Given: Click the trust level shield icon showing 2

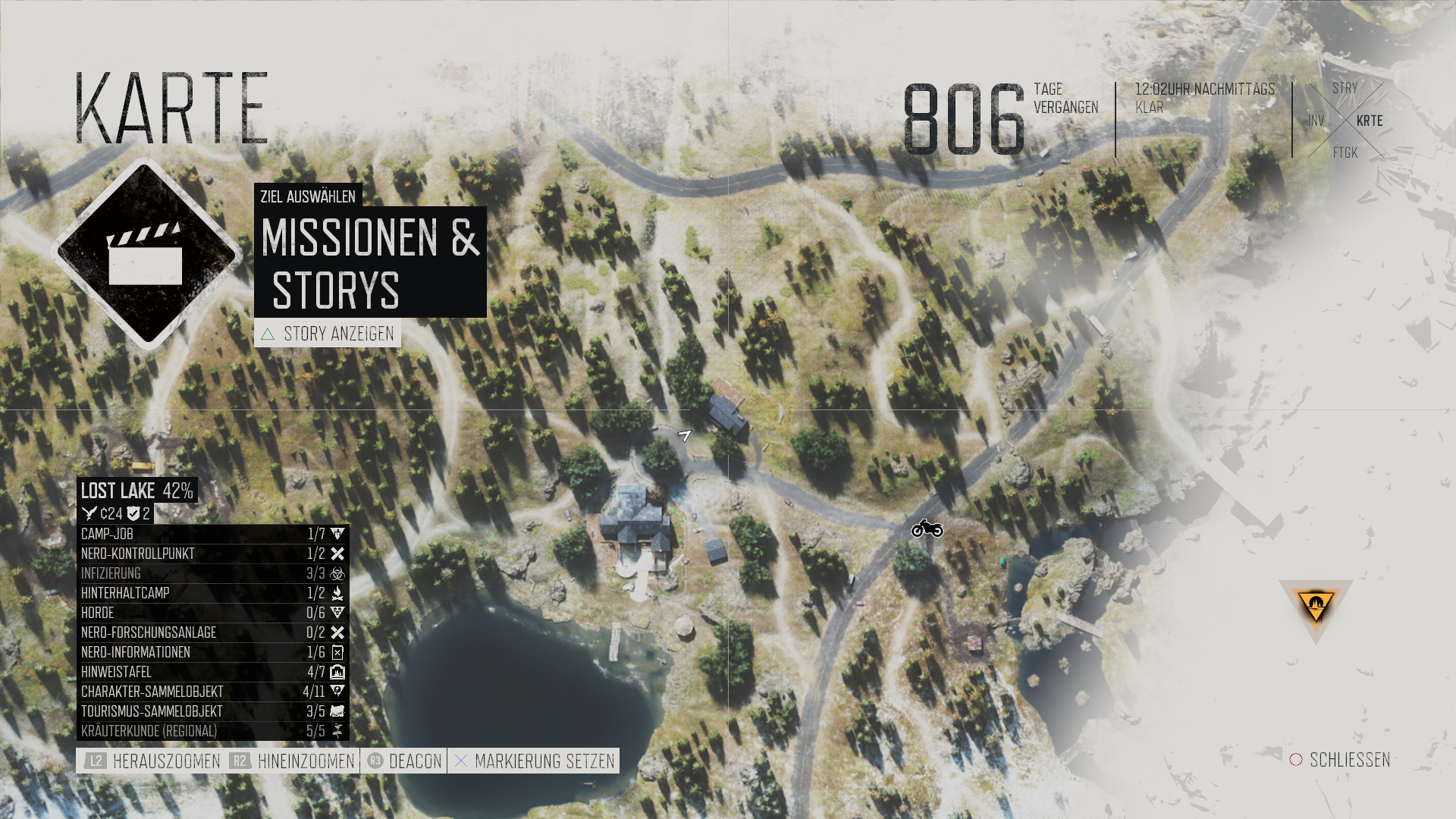Looking at the screenshot, I should pos(132,512).
